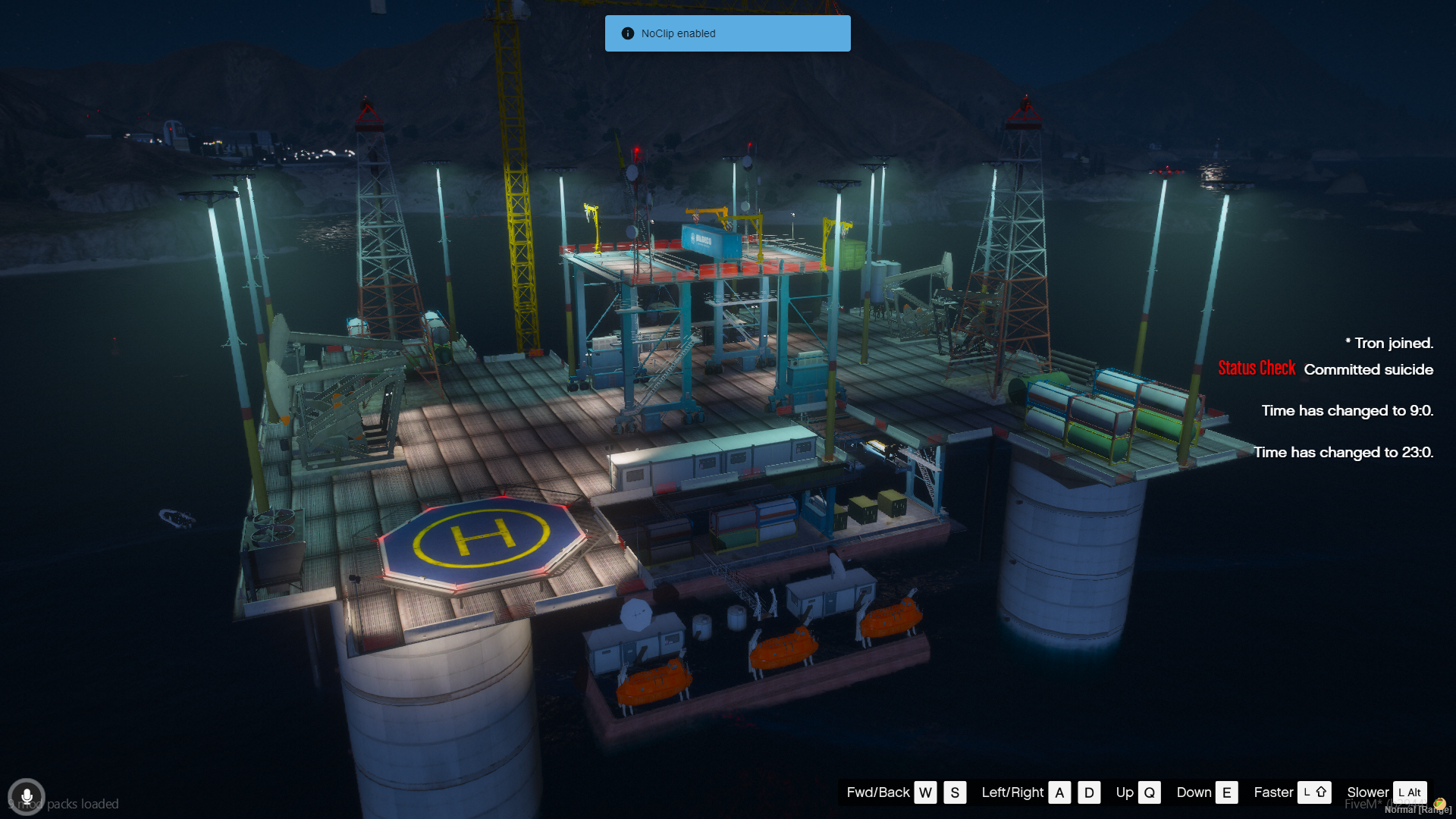Click the microphone voice indicator icon
The height and width of the screenshot is (819, 1456).
(x=27, y=797)
